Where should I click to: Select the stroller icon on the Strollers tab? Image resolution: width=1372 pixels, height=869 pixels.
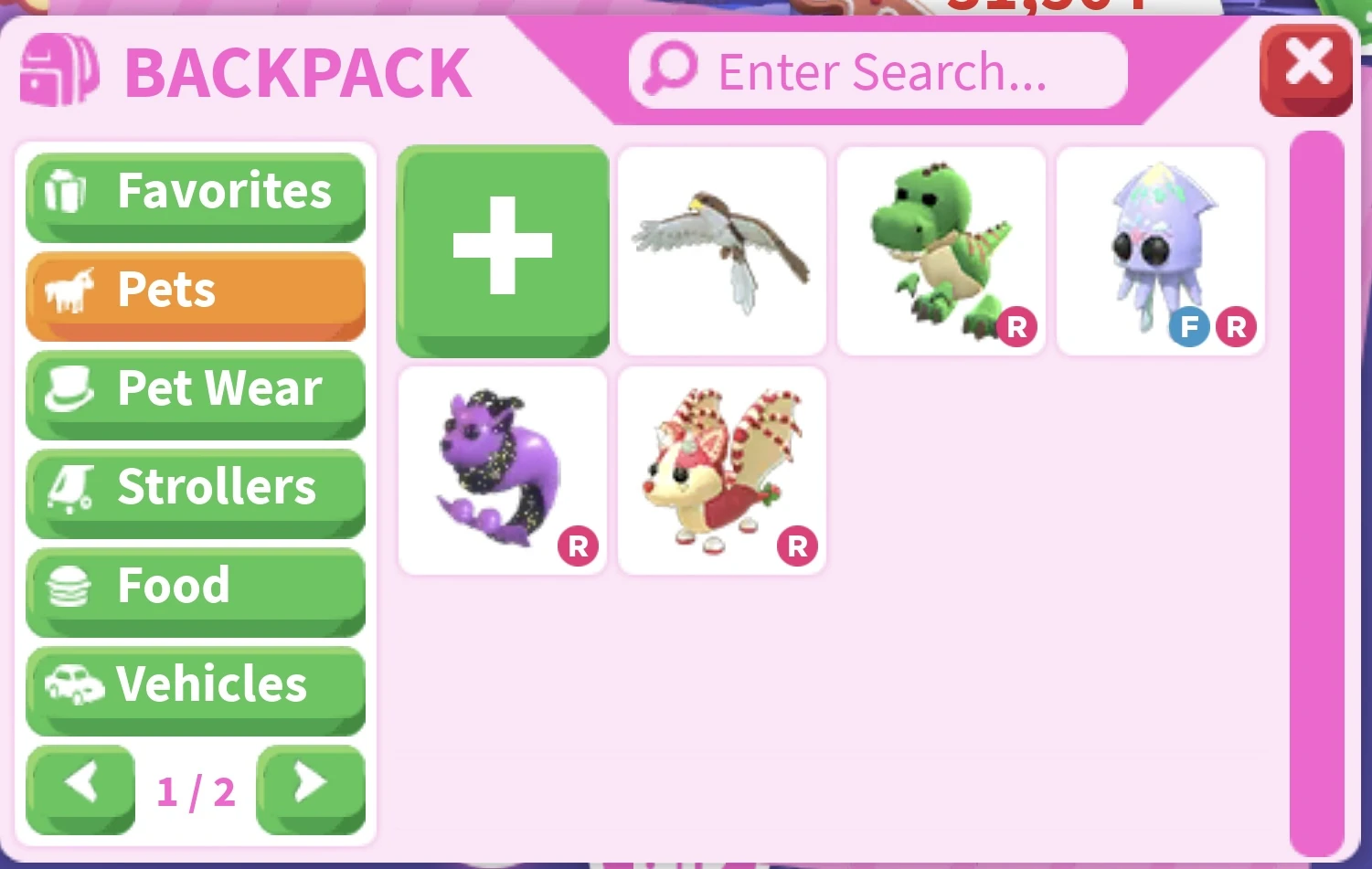[x=69, y=486]
